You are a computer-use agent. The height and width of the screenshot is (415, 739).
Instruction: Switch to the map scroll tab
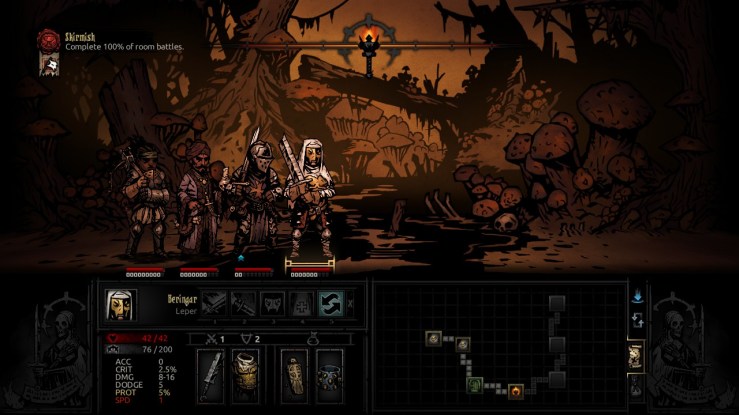pos(636,354)
